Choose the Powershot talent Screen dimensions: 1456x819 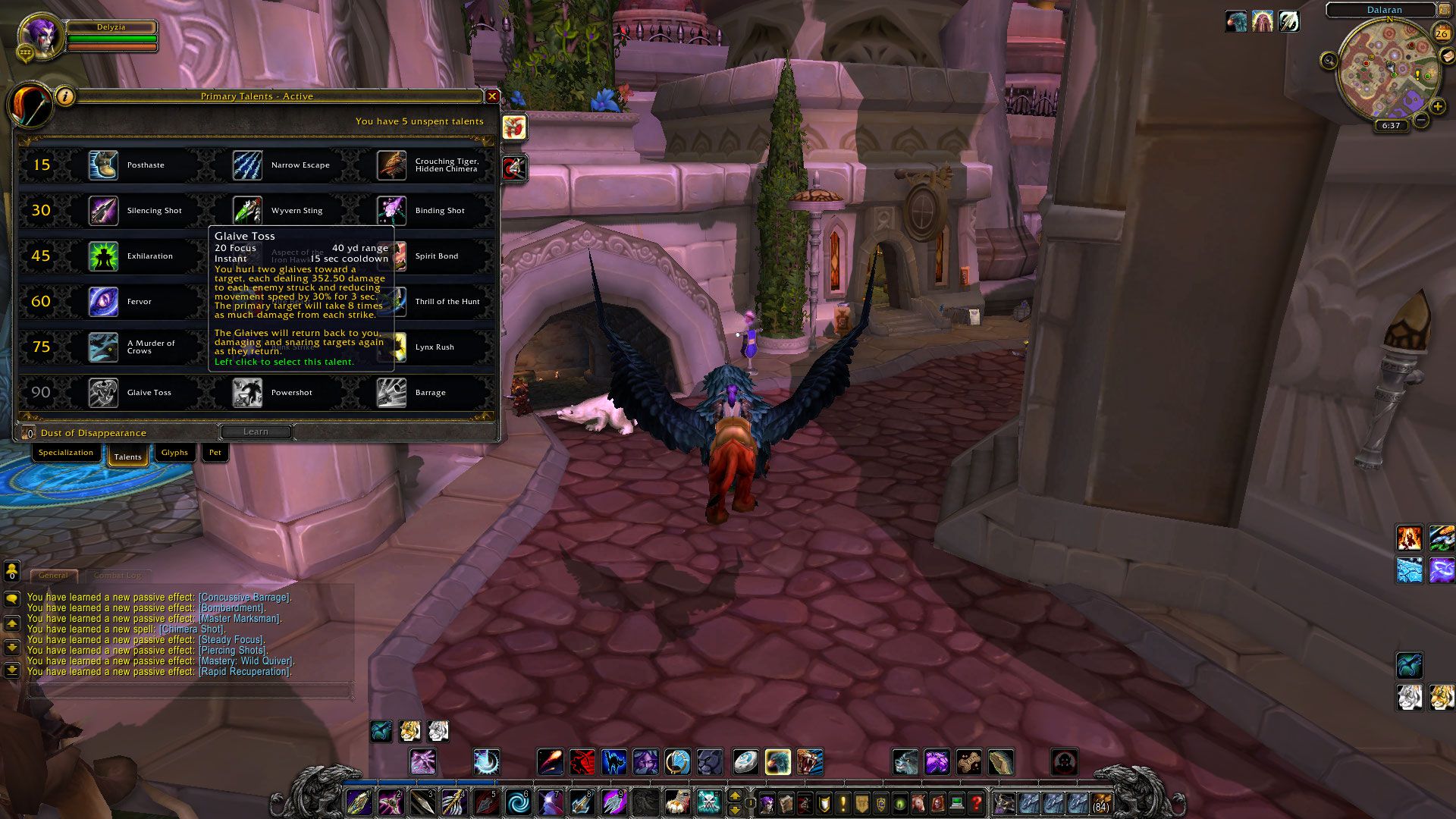pyautogui.click(x=247, y=393)
